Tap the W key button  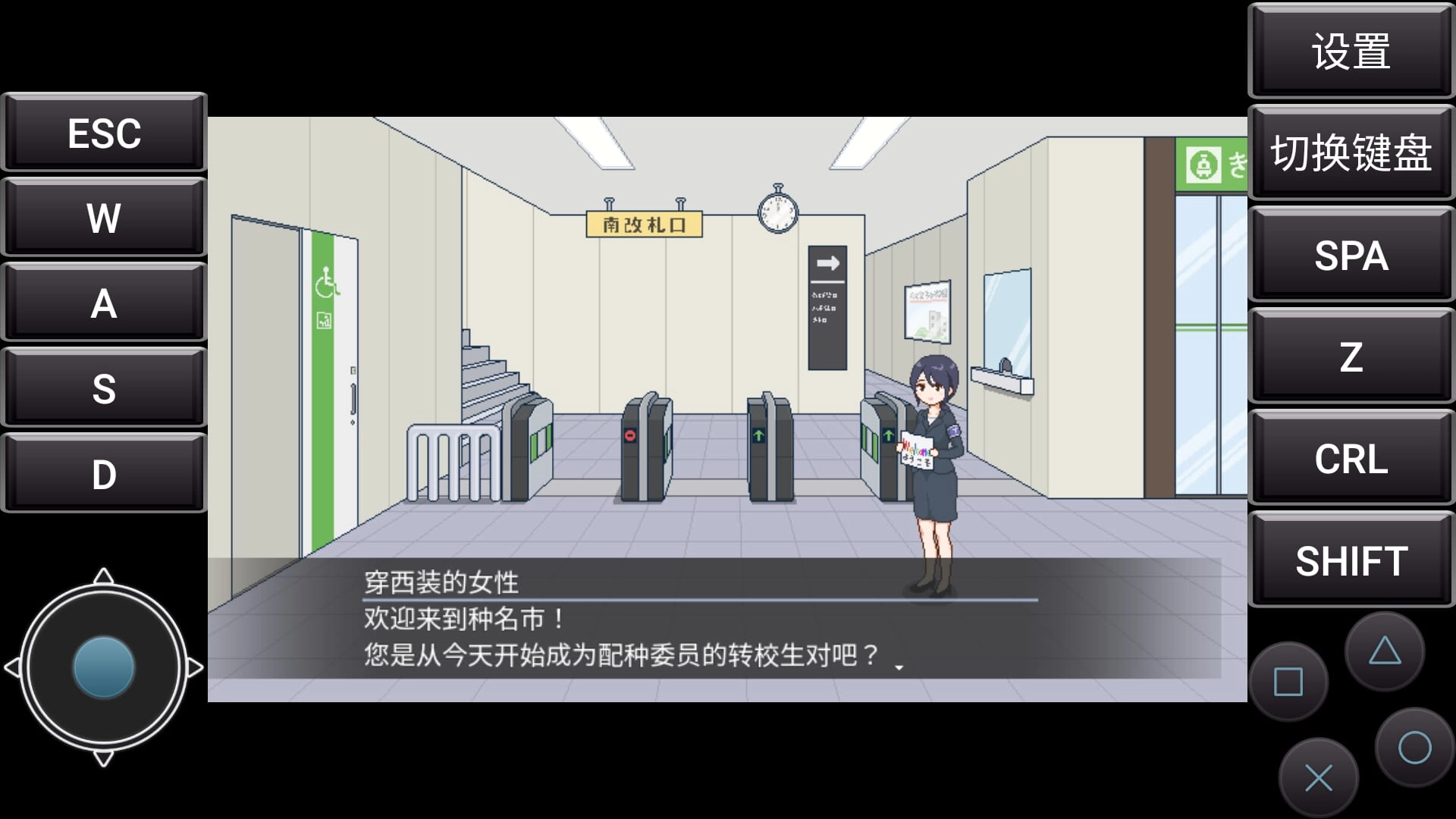(x=104, y=218)
